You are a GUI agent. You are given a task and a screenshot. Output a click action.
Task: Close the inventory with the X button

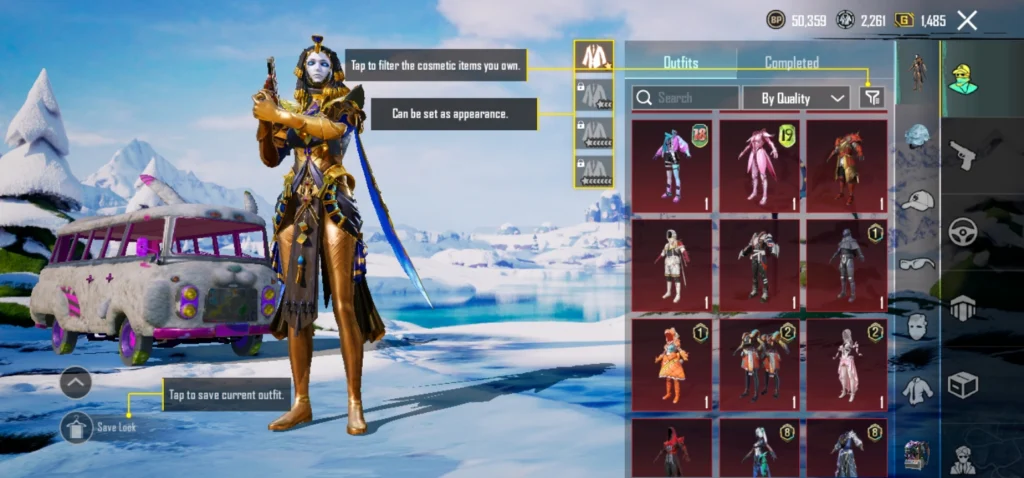[x=967, y=20]
